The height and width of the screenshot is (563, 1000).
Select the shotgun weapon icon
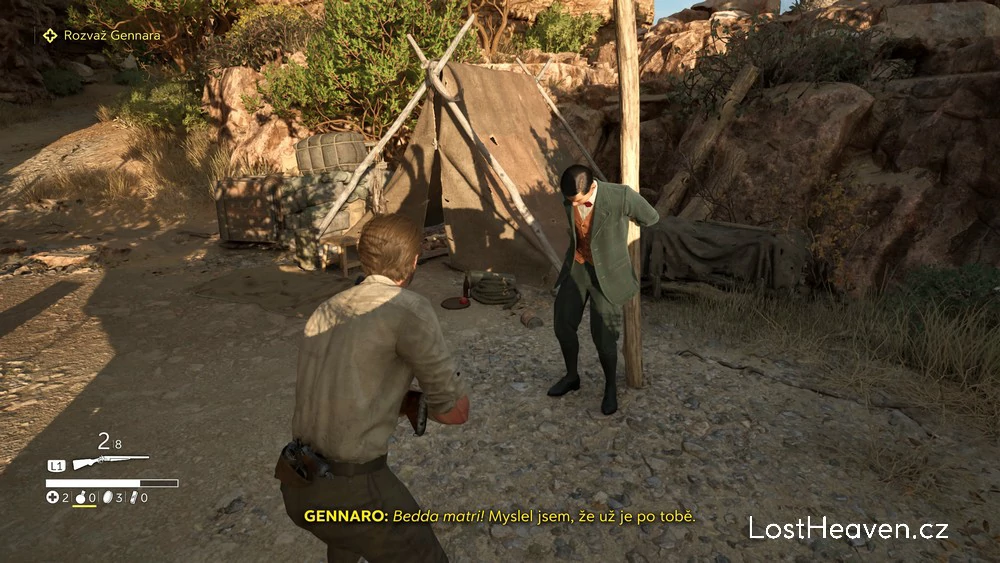(x=110, y=463)
